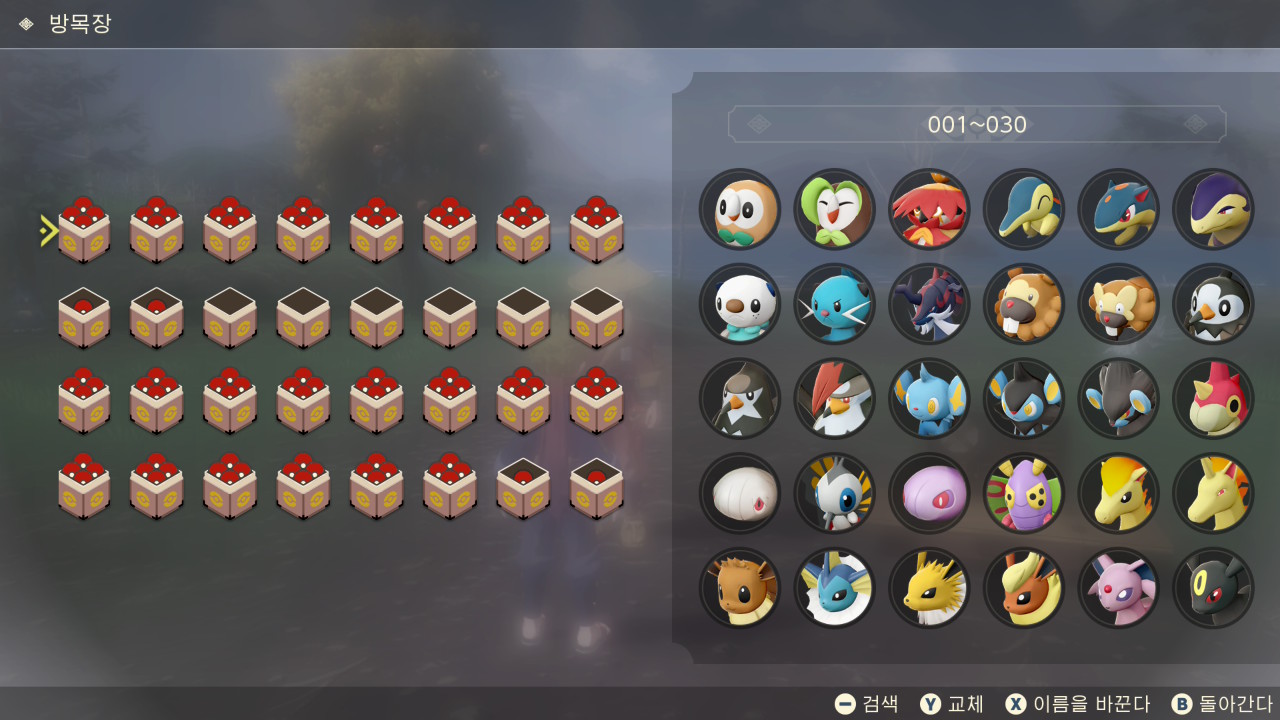Select the Luxio portrait
Screen dimensions: 1280x720
click(1024, 399)
